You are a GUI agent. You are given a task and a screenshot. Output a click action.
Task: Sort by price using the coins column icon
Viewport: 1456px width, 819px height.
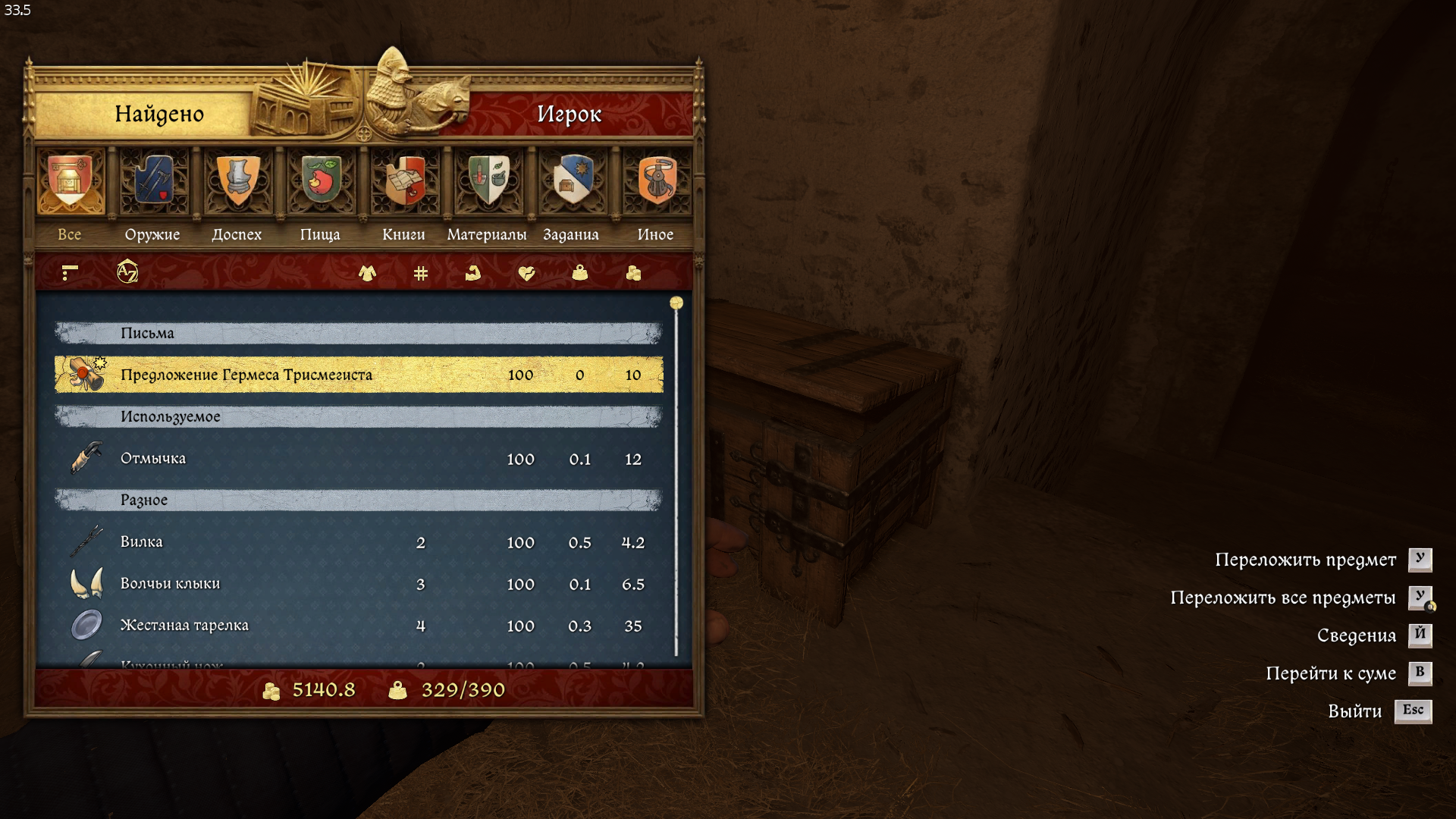634,273
